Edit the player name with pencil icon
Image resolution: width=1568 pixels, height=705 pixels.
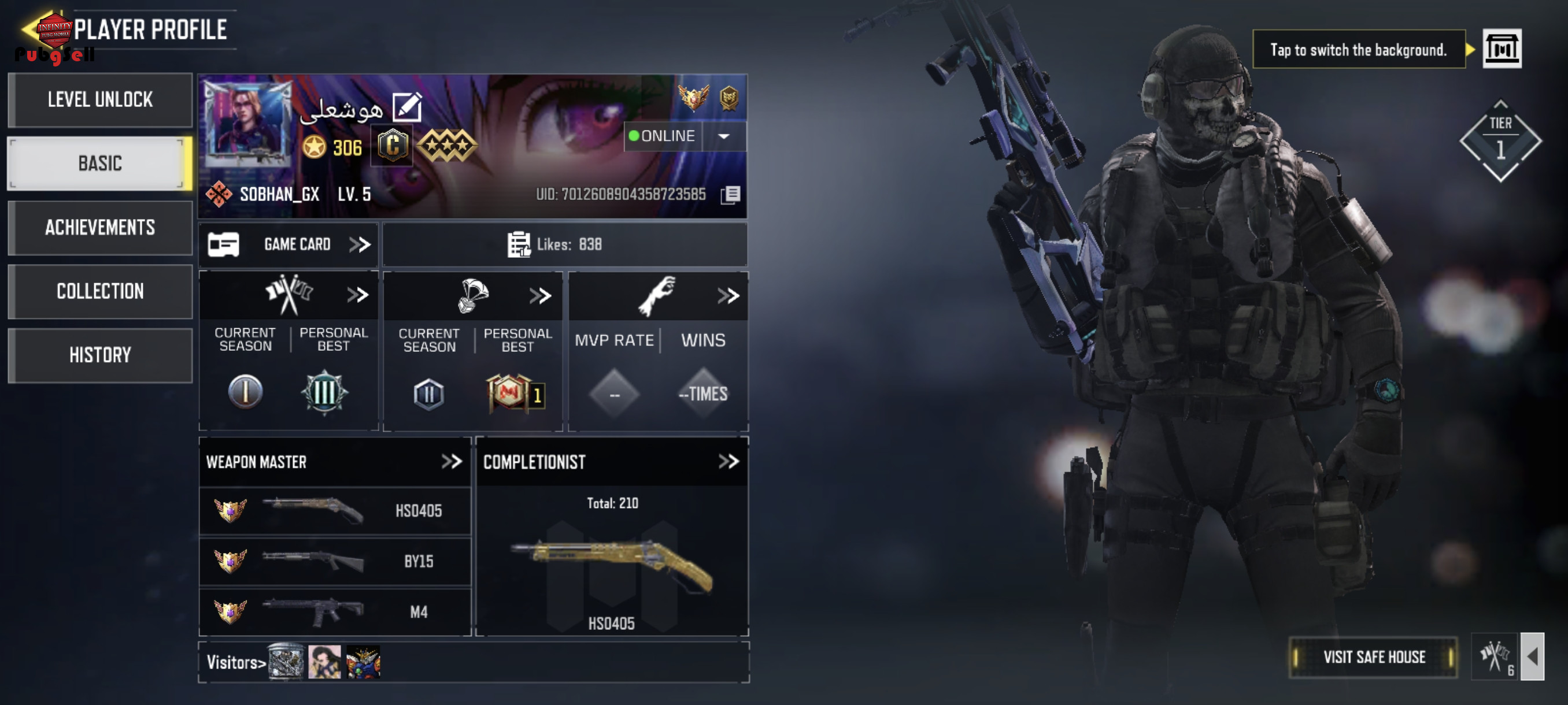point(406,107)
